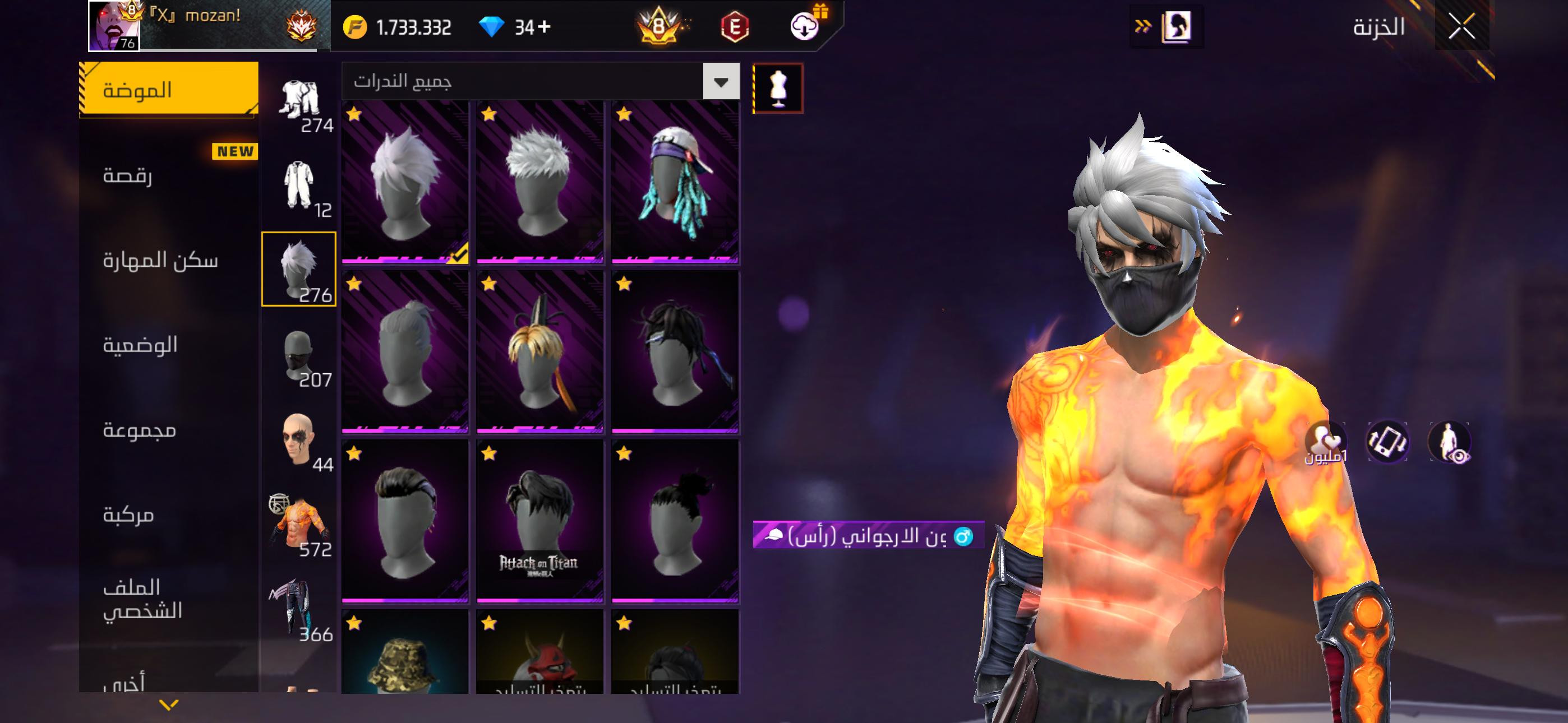Equip the cap with teal dreadlocks headgear
Screen dimensions: 1568x723
point(675,182)
